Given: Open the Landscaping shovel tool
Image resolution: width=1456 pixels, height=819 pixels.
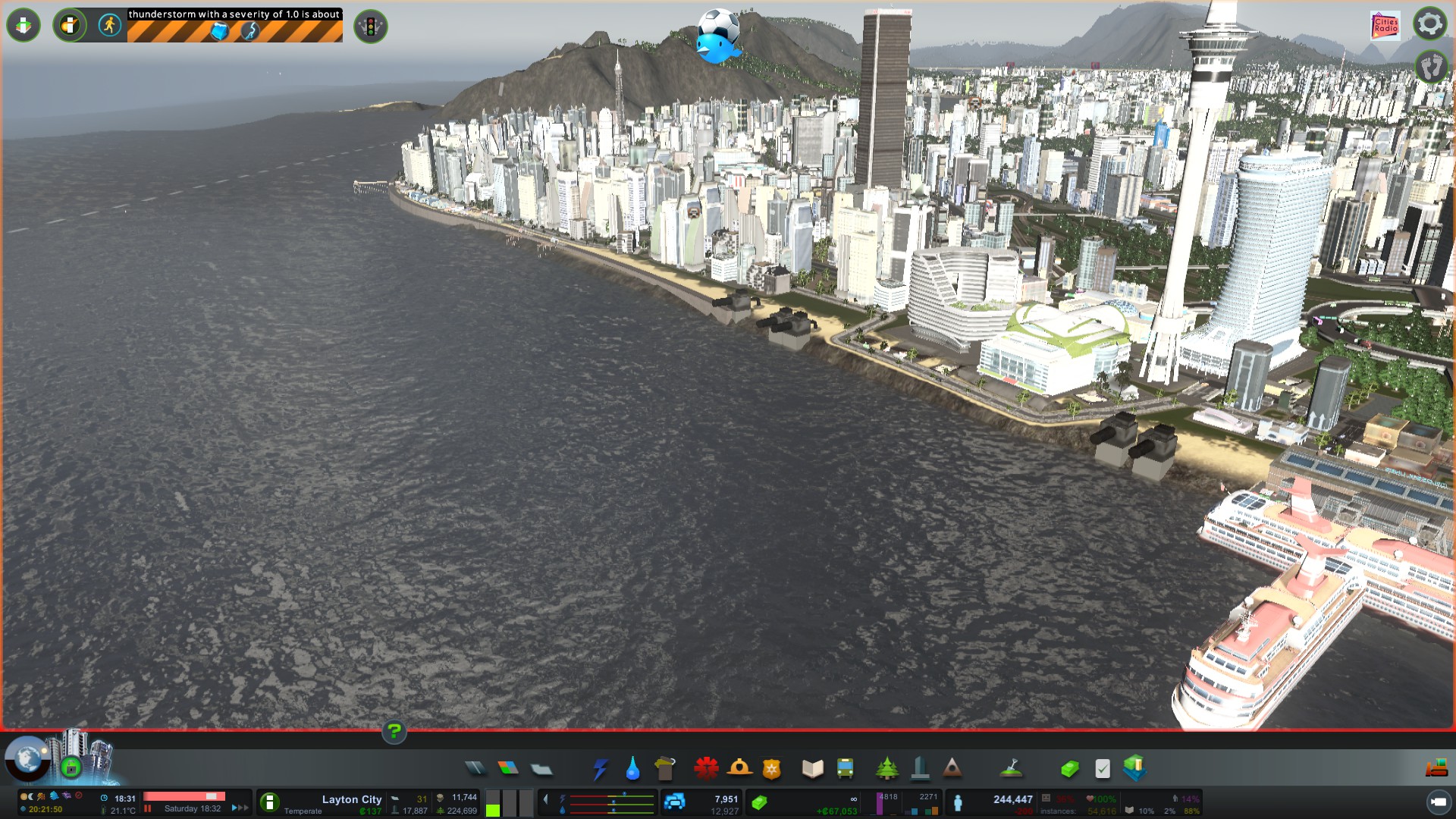Looking at the screenshot, I should click(1011, 769).
